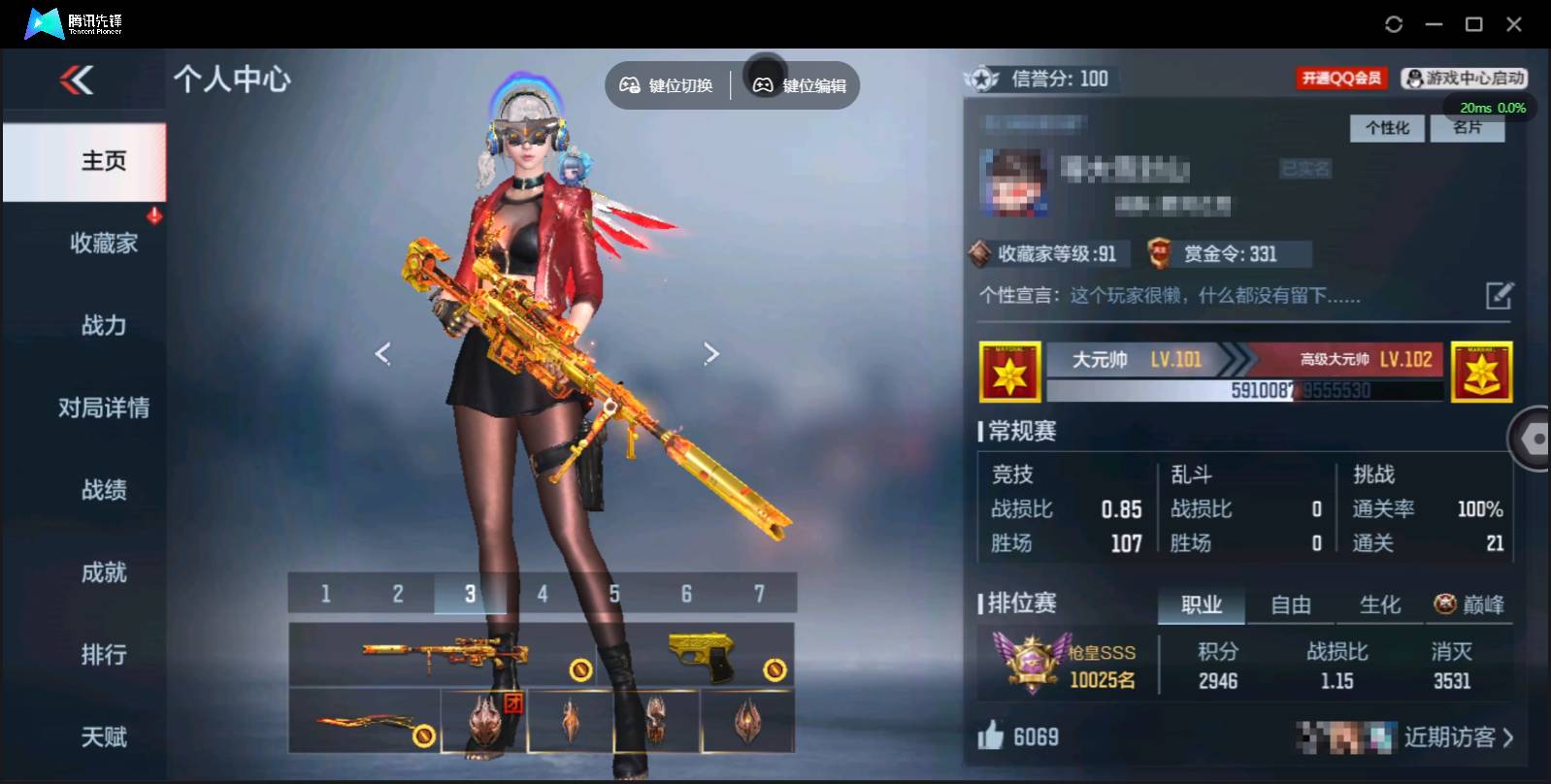Open the 开通QQ会员 membership button
This screenshot has height=784, width=1551.
click(1343, 78)
